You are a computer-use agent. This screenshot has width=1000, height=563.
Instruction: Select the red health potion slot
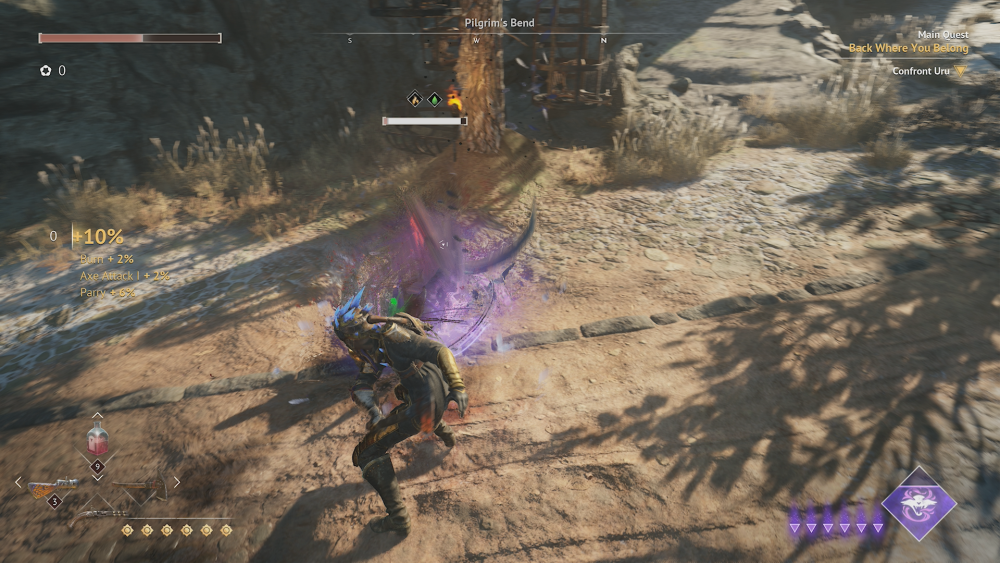point(97,440)
